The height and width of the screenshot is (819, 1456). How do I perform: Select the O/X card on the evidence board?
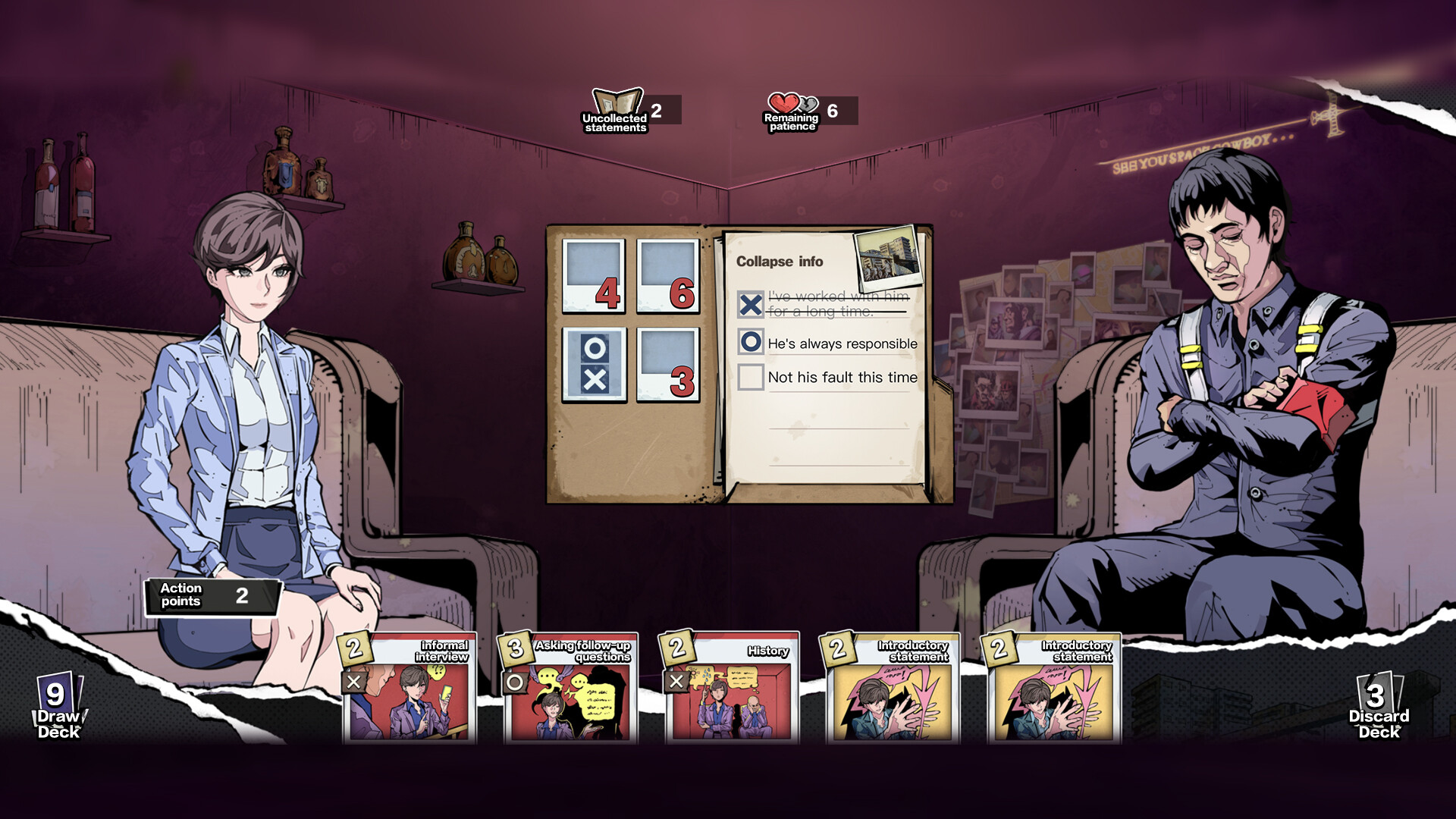[593, 364]
